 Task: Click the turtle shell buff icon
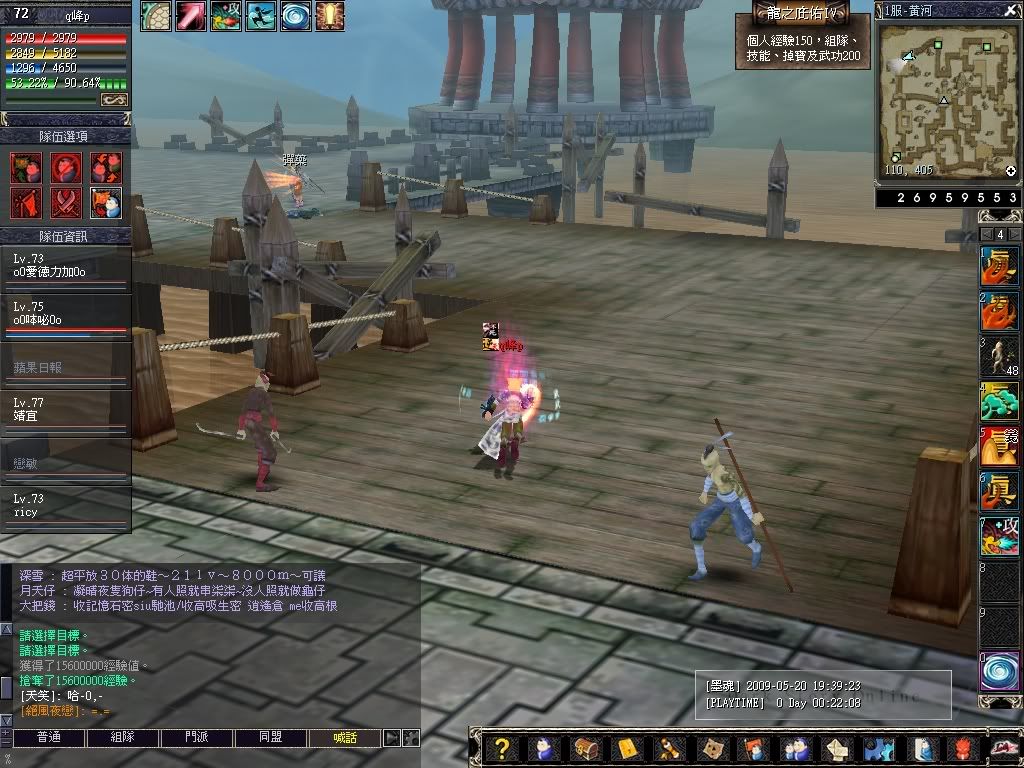(x=155, y=15)
